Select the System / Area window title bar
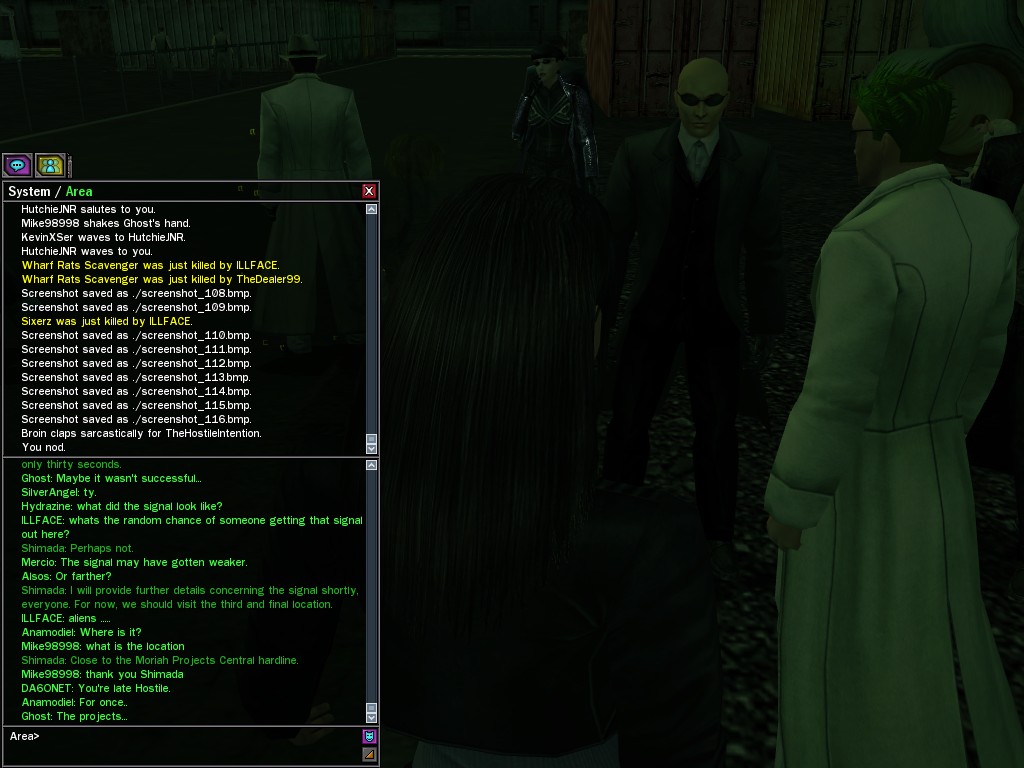The height and width of the screenshot is (768, 1024). click(180, 191)
